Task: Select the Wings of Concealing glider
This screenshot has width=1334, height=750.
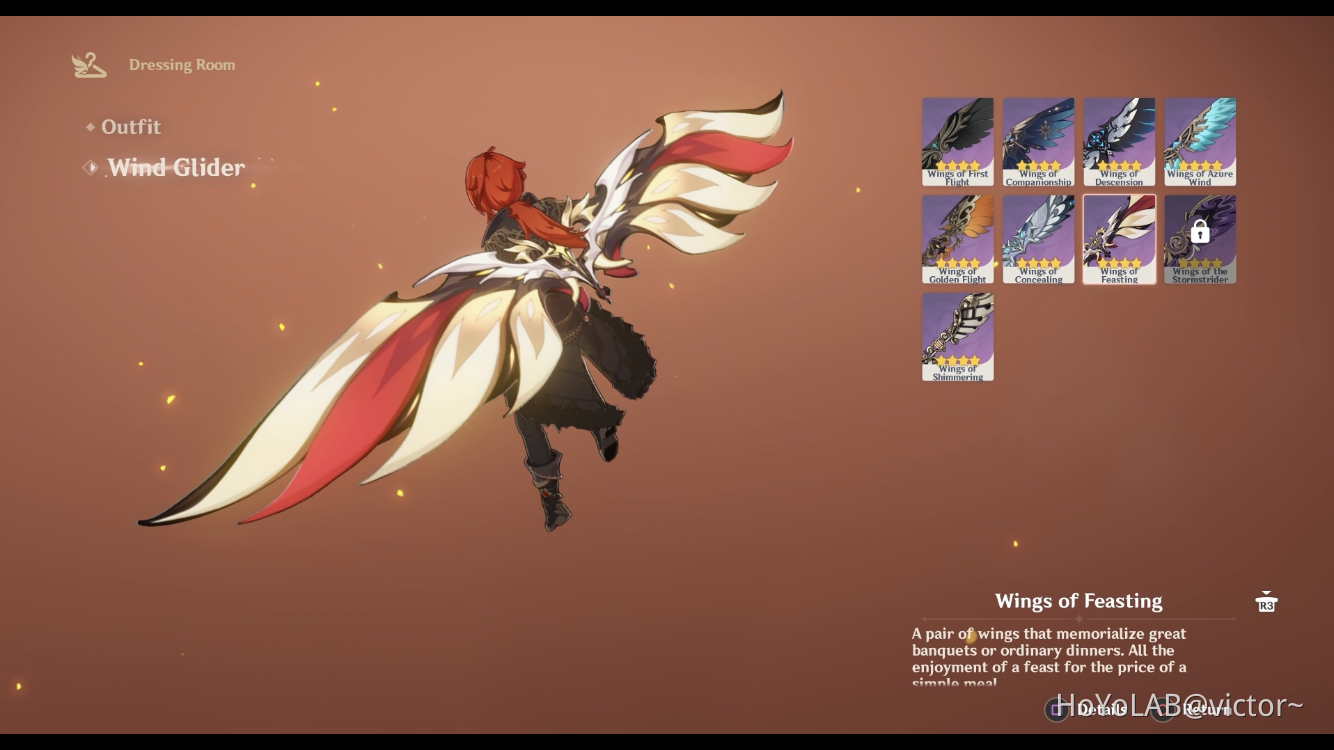Action: coord(1038,237)
